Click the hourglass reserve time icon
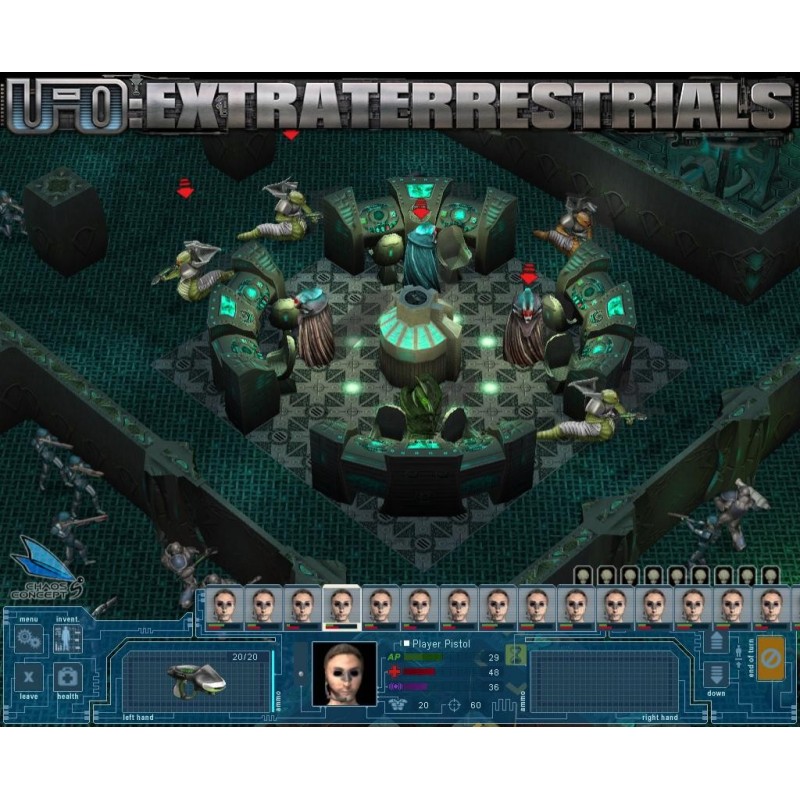800x800 pixels. [x=517, y=655]
